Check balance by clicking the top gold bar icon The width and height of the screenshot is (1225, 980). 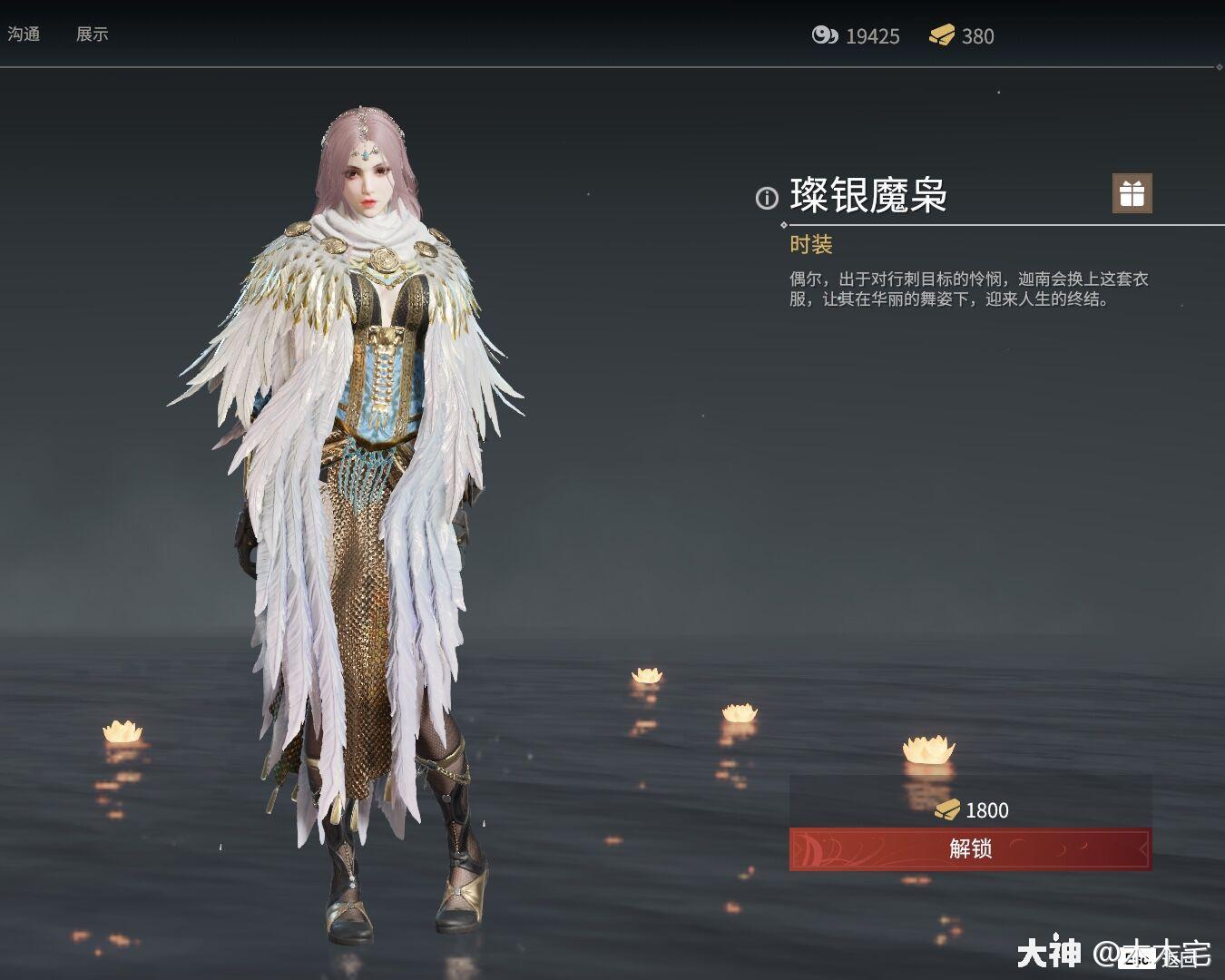[944, 36]
